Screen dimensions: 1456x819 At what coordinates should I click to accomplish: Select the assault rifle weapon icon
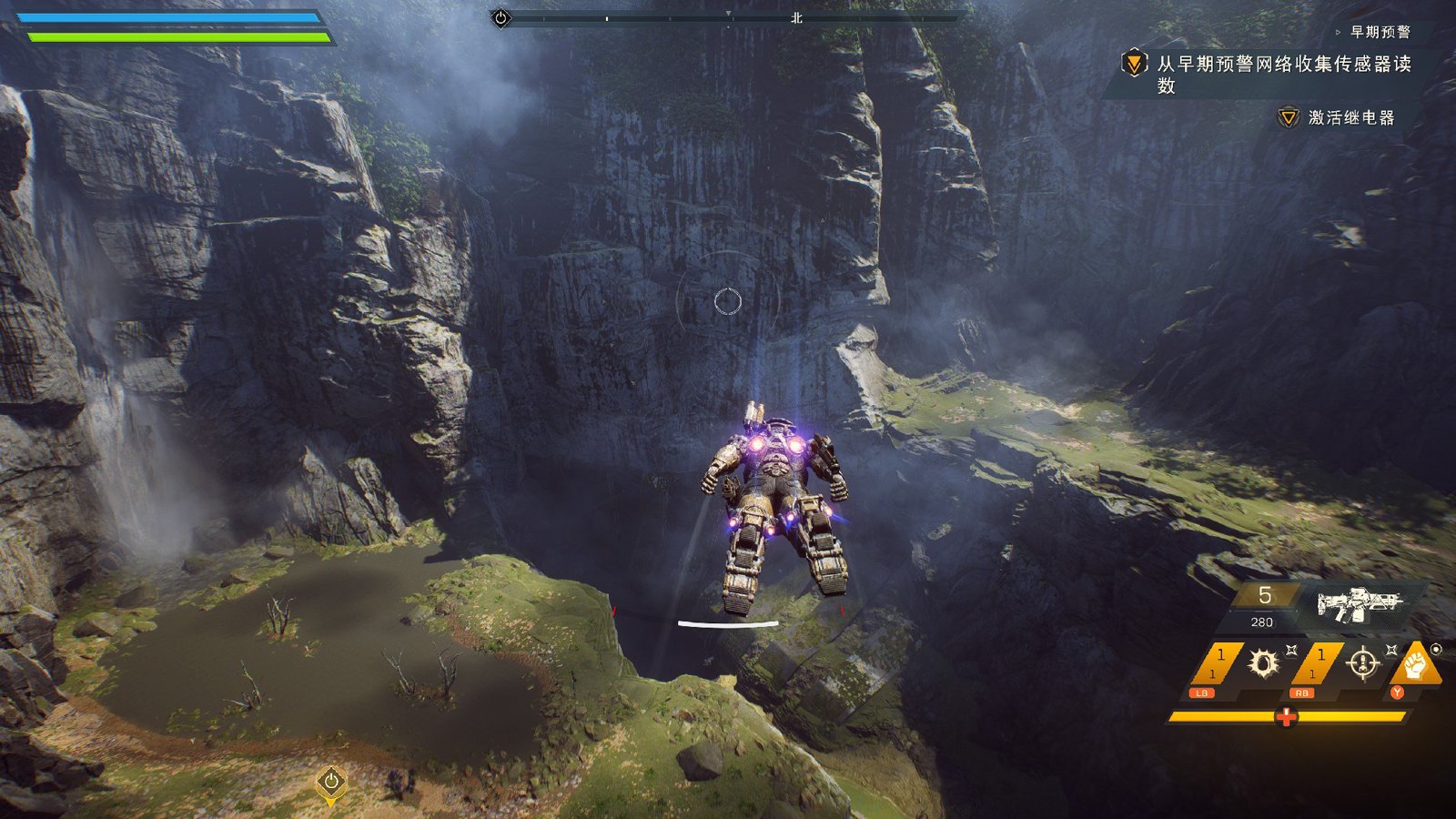tap(1360, 603)
